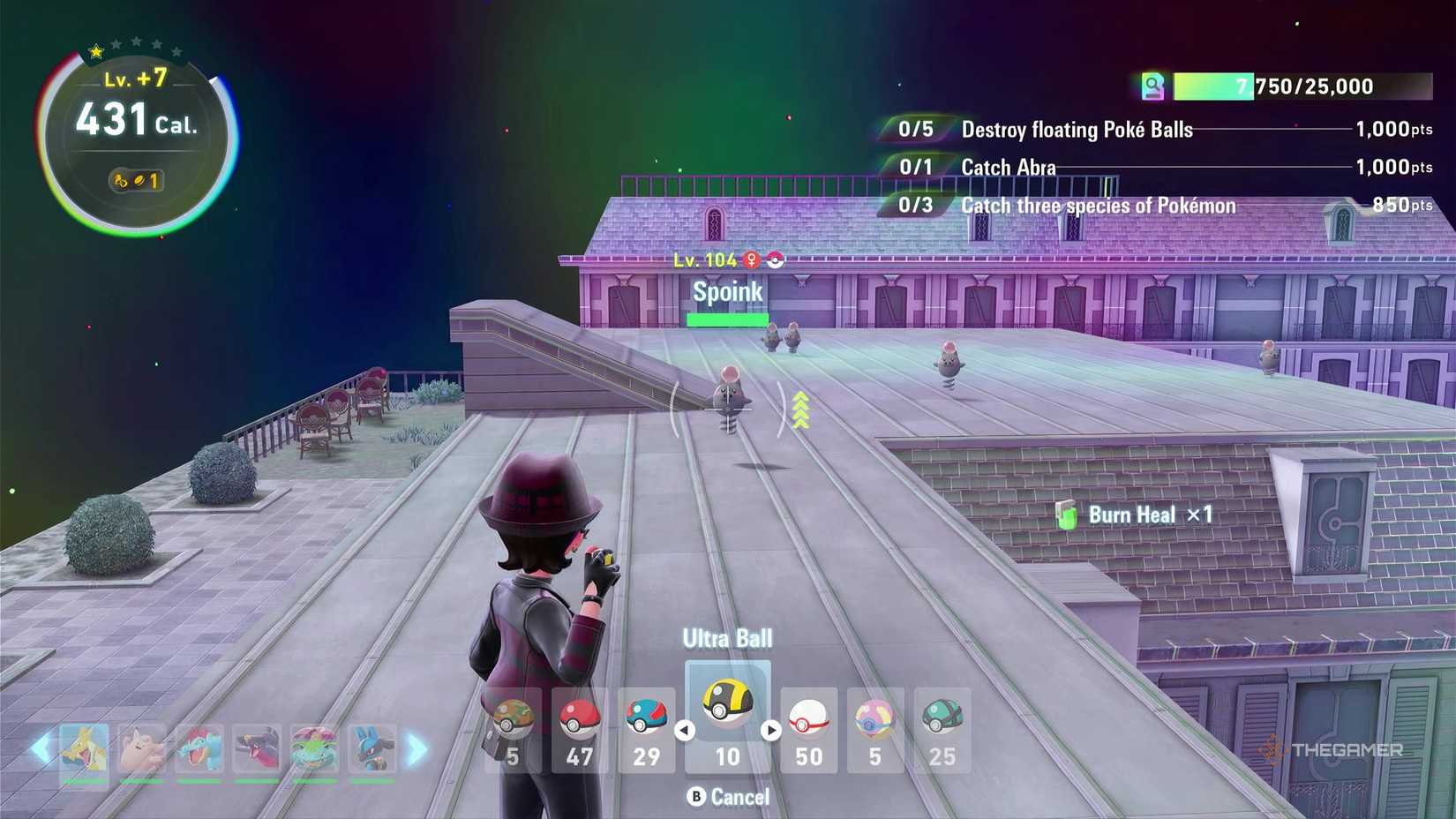Click the female gender symbol next to Lv. 104

tap(750, 259)
